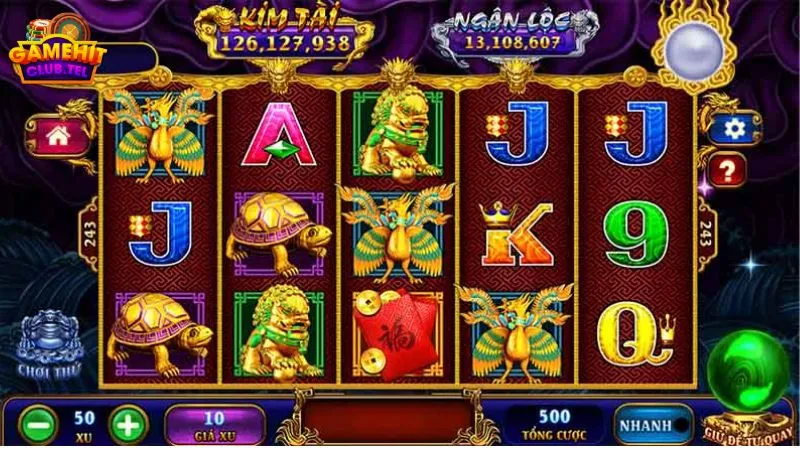Activate the Chơi Thử trial play mode
The height and width of the screenshot is (450, 800).
click(x=48, y=345)
